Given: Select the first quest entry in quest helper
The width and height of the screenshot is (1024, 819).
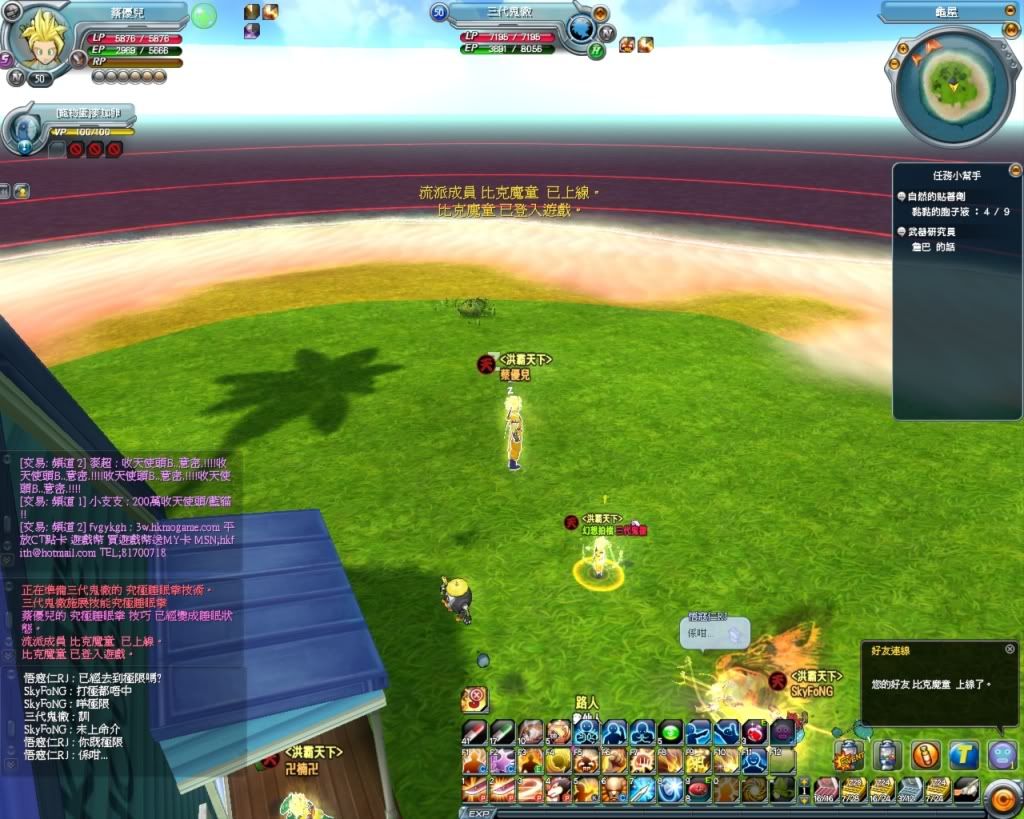Looking at the screenshot, I should pos(946,197).
